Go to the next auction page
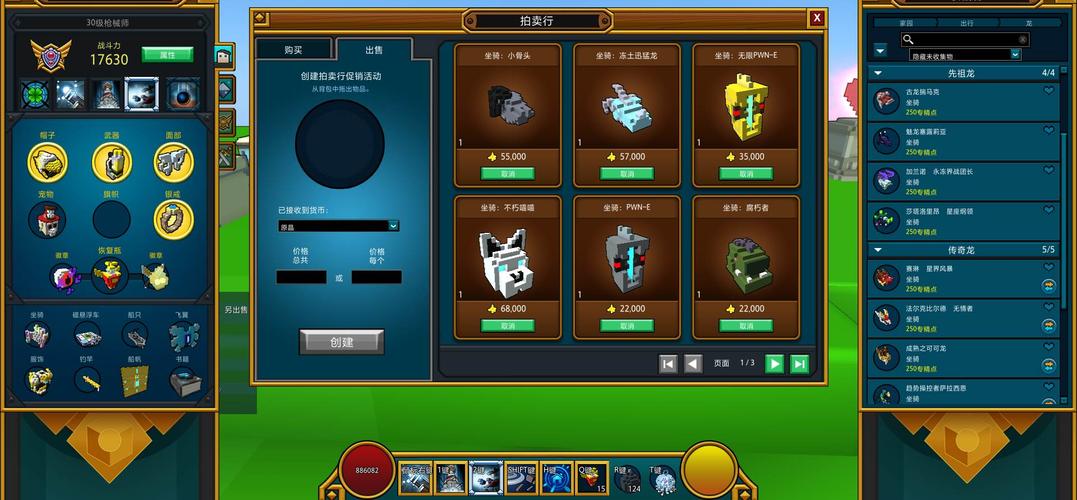 pyautogui.click(x=774, y=364)
